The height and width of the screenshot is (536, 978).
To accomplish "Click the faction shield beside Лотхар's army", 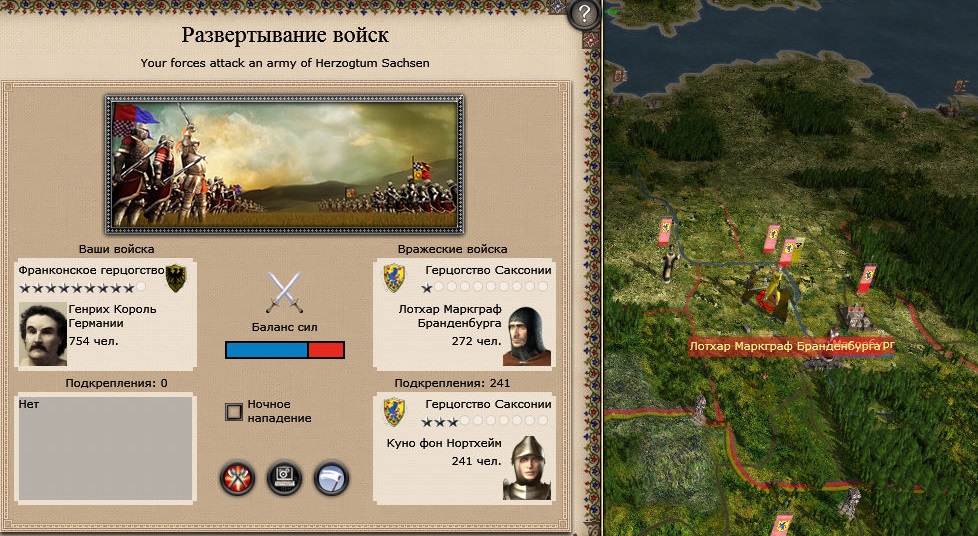I will pyautogui.click(x=394, y=277).
